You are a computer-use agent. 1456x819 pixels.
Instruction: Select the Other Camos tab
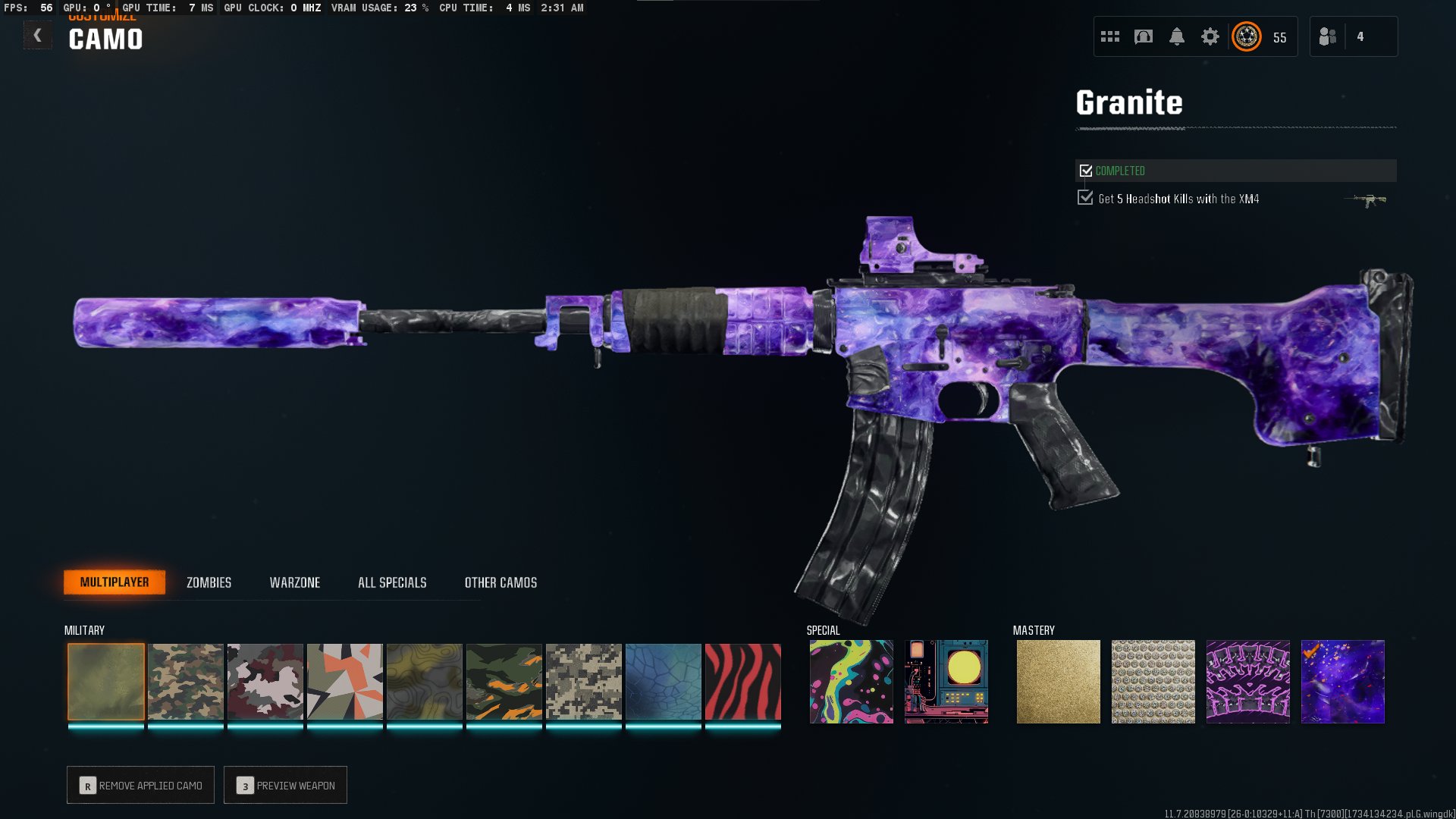(x=500, y=582)
